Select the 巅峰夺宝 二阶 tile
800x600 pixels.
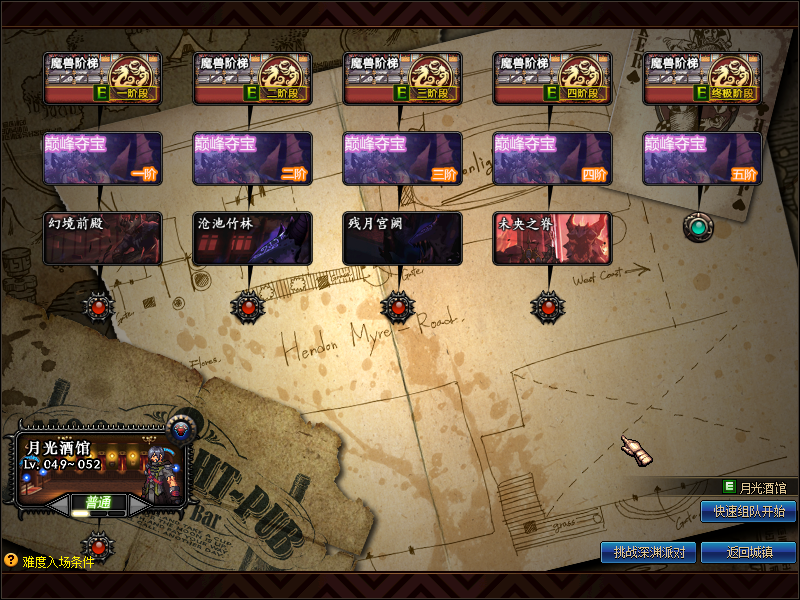[252, 158]
